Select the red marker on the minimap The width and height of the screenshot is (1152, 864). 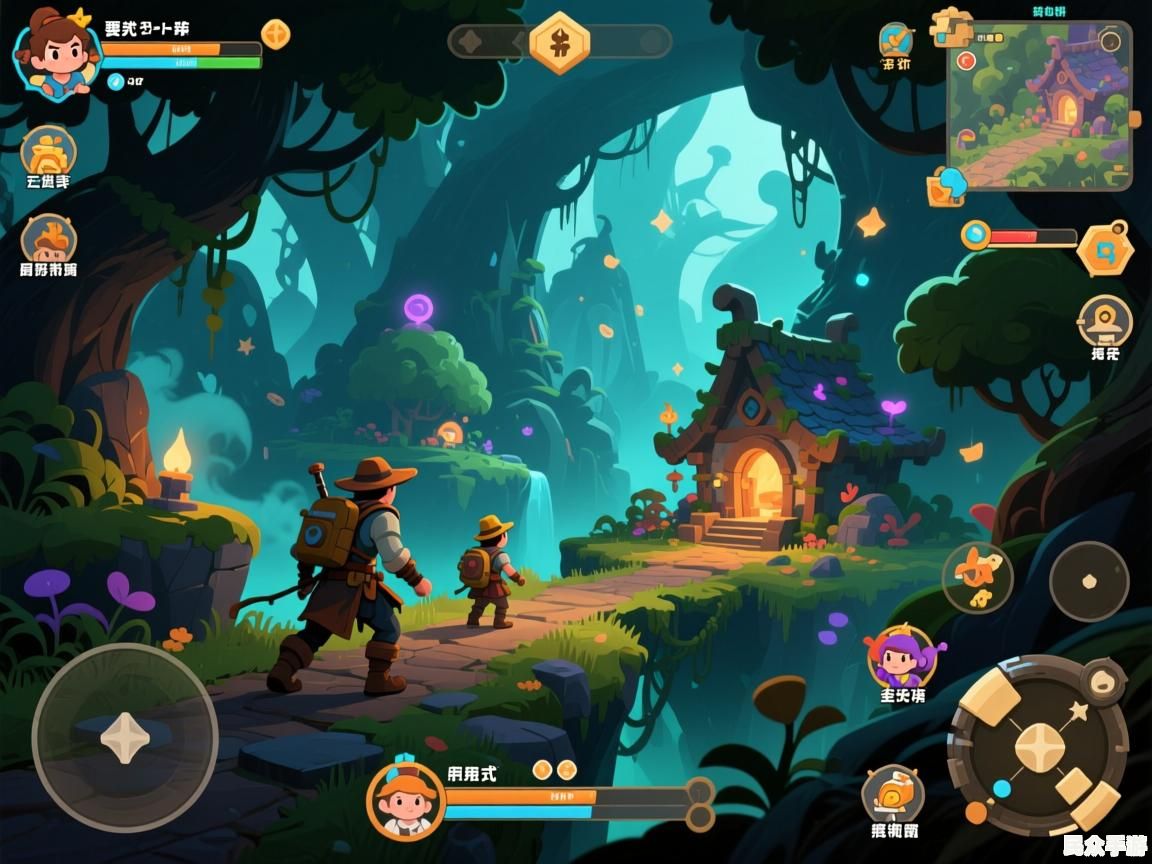coord(966,61)
